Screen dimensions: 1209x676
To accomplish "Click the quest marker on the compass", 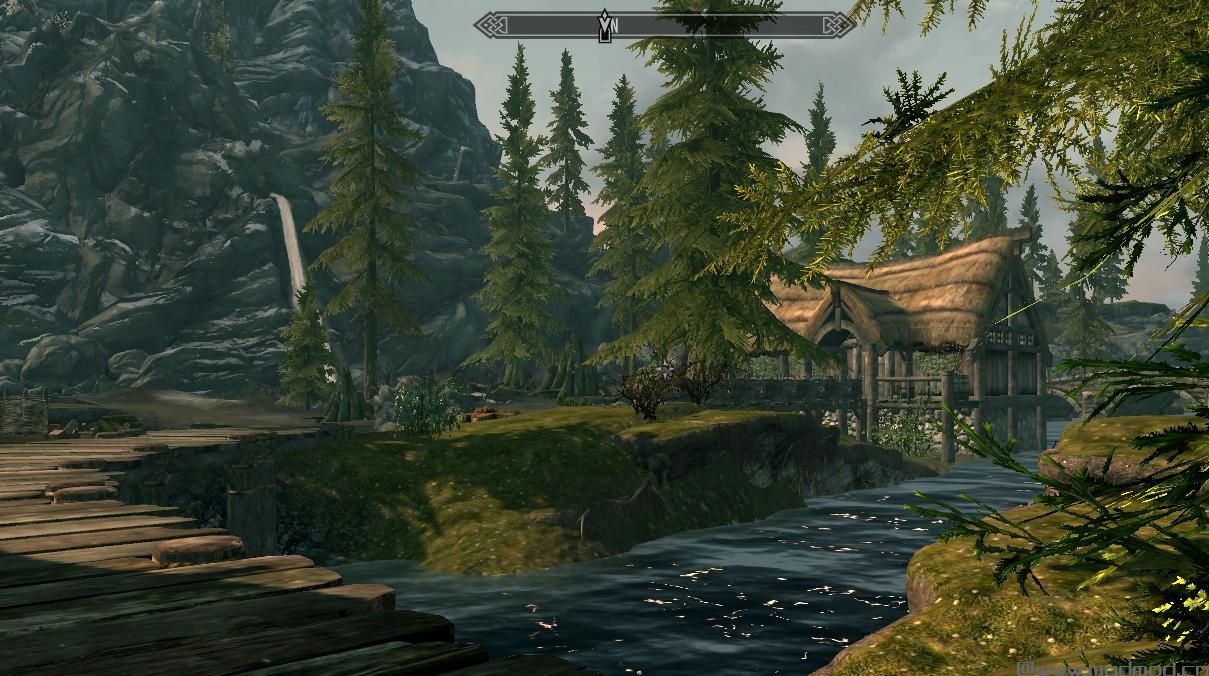I will (x=604, y=25).
